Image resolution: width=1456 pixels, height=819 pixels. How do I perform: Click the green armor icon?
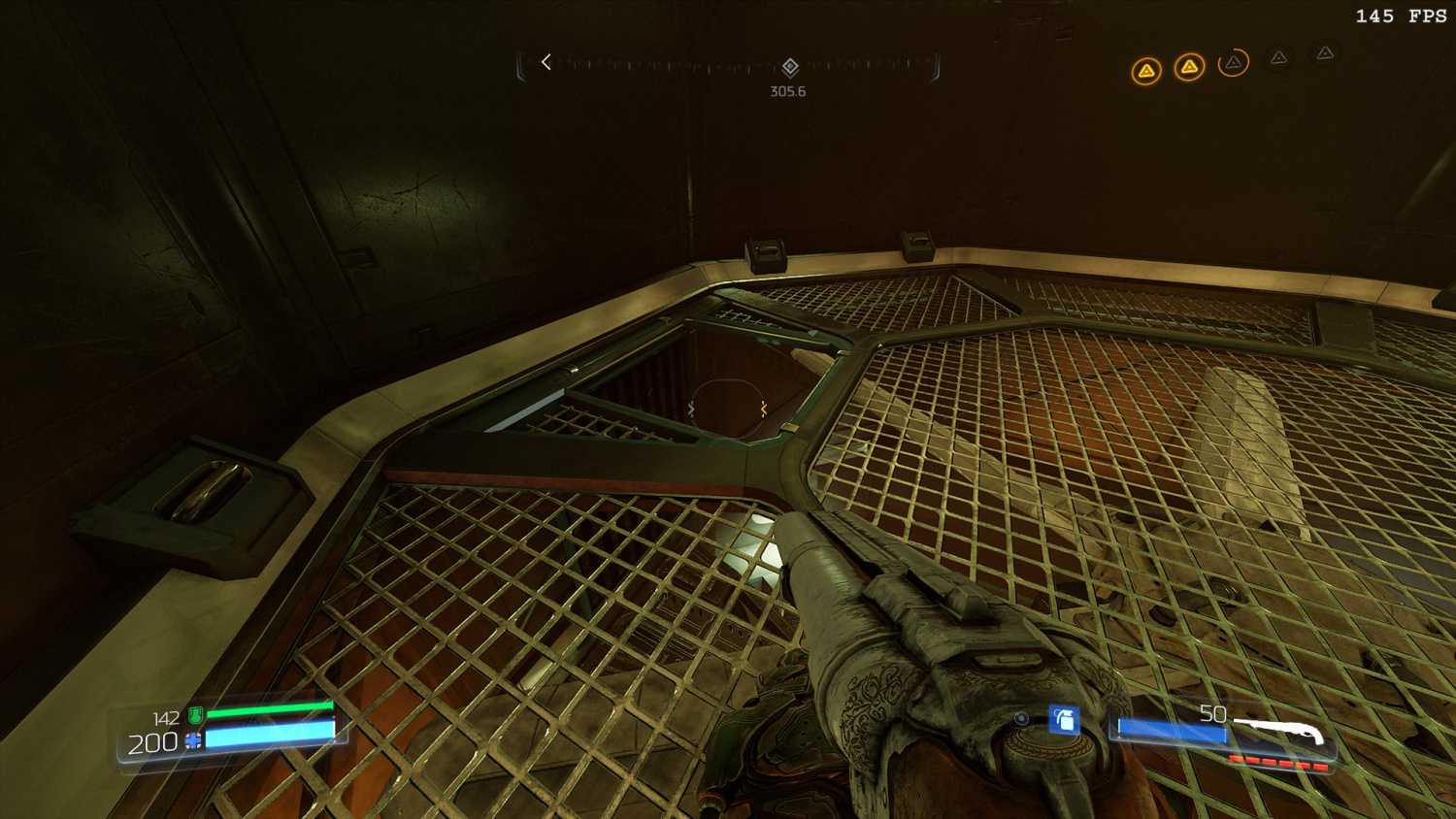point(196,716)
